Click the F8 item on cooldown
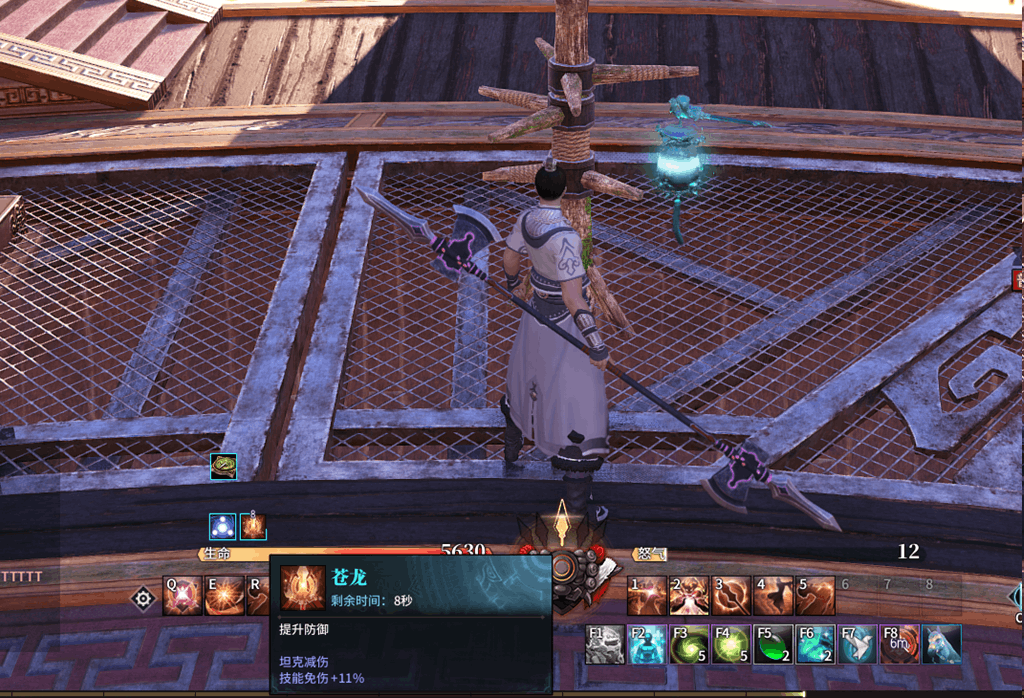Viewport: 1024px width, 698px height. pos(899,645)
